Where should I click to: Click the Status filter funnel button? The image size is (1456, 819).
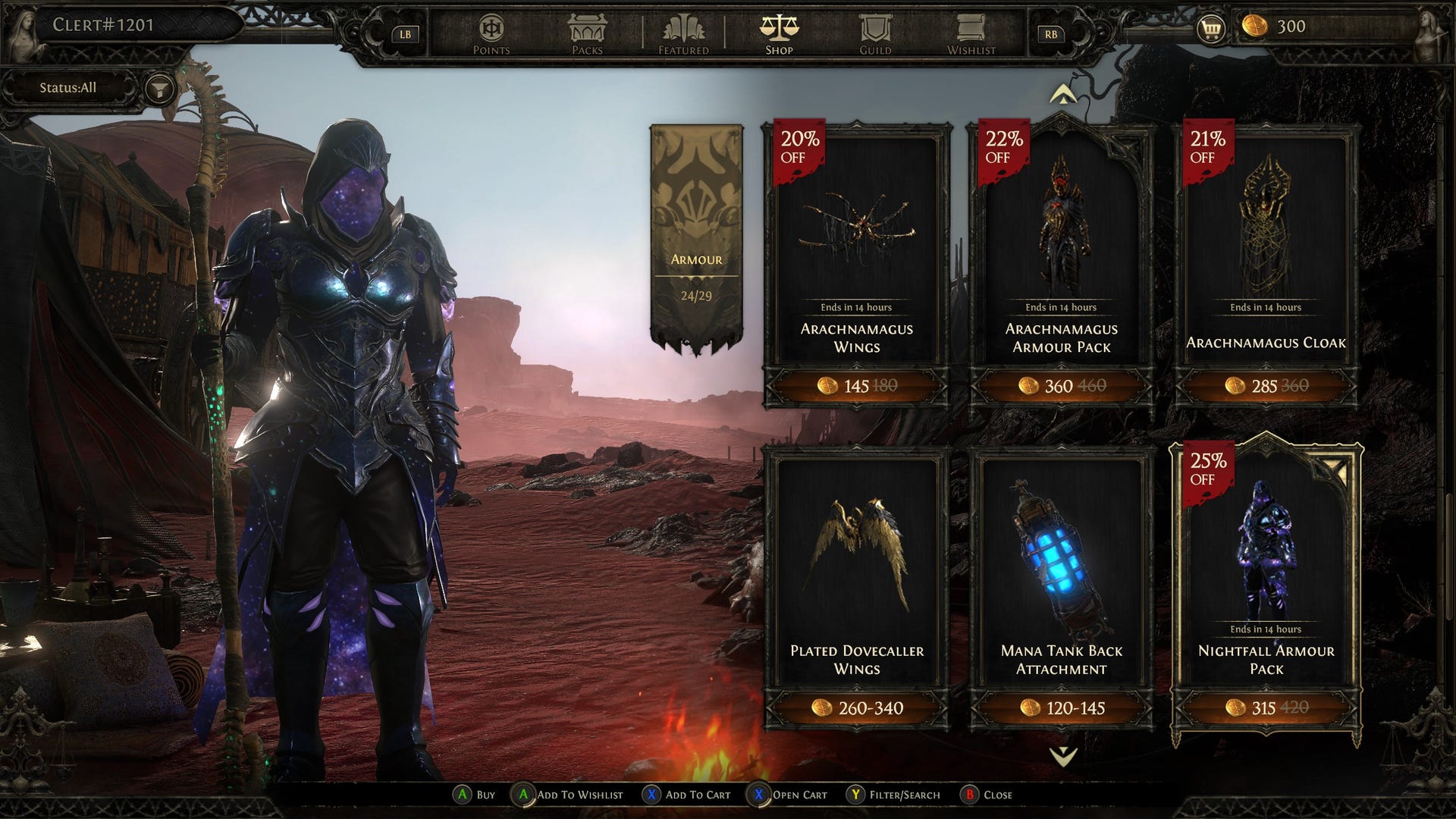tap(159, 89)
